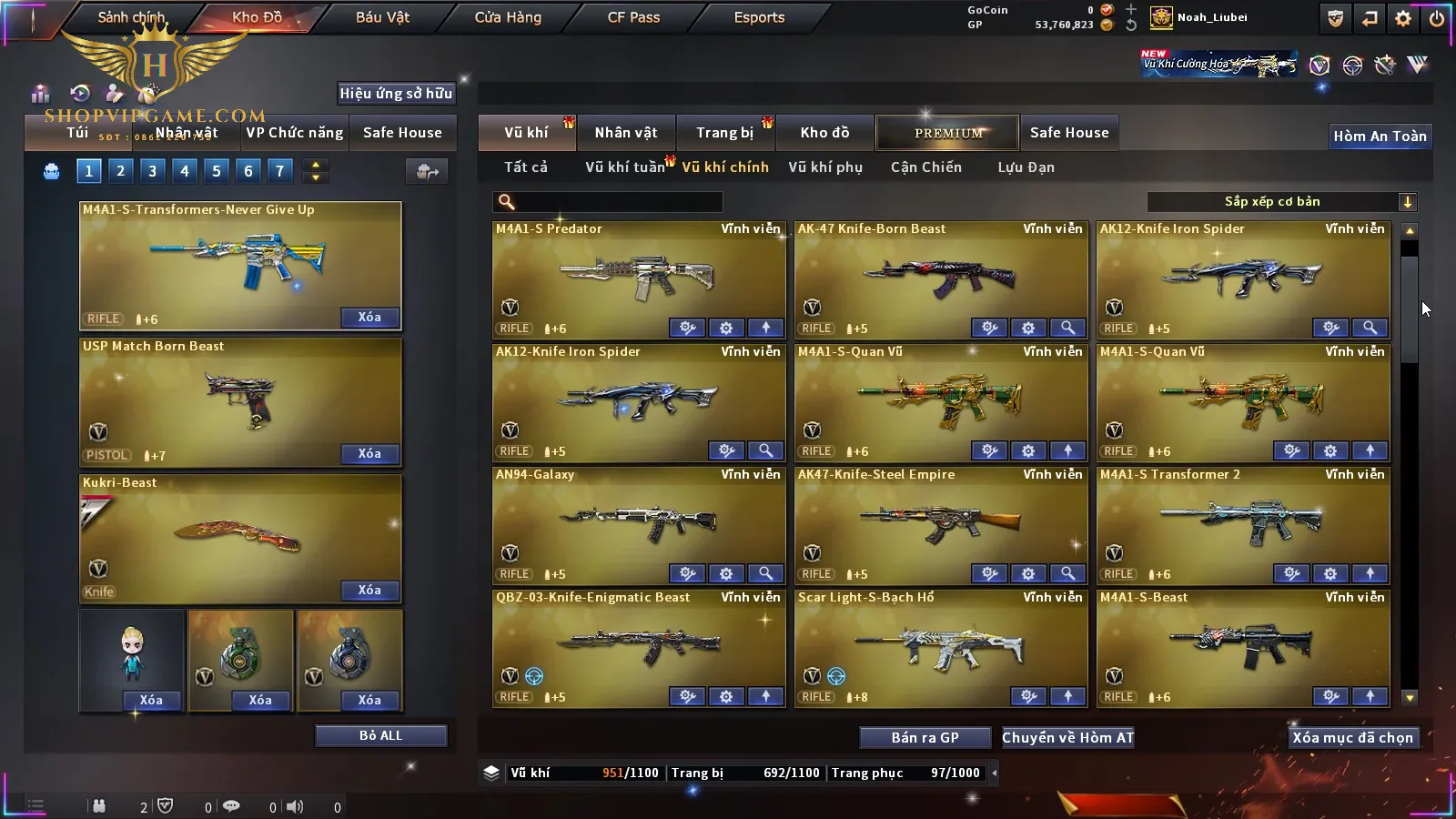This screenshot has width=1456, height=819.
Task: Open the Cửa Hàng shop
Action: (508, 17)
